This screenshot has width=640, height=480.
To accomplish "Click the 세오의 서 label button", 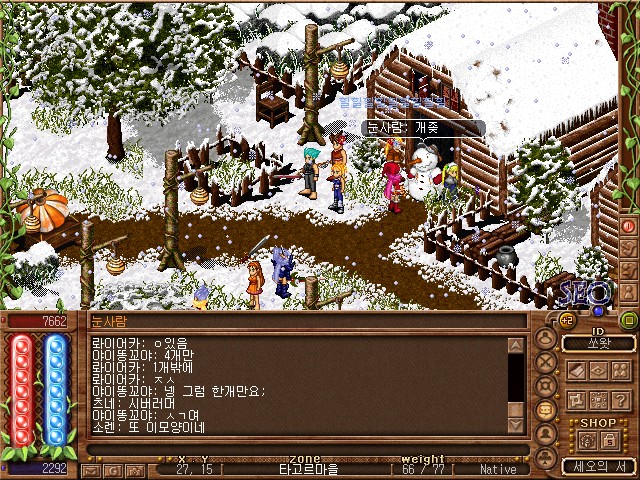I will pos(597,466).
